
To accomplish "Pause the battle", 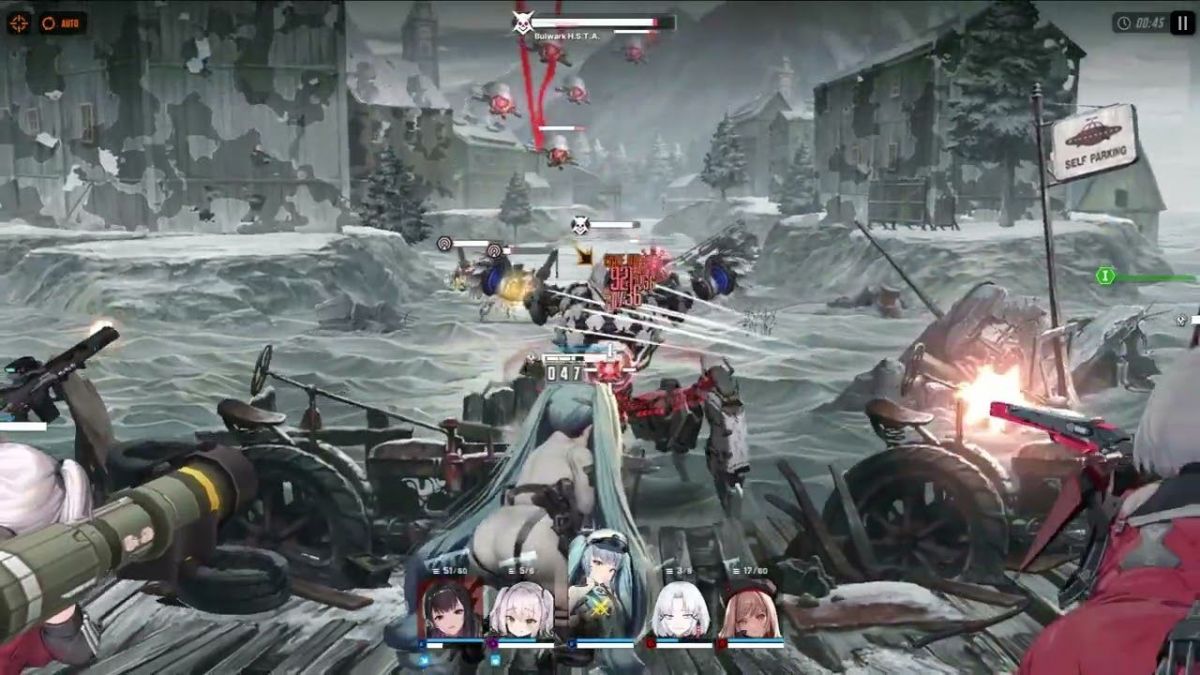I will [1181, 23].
